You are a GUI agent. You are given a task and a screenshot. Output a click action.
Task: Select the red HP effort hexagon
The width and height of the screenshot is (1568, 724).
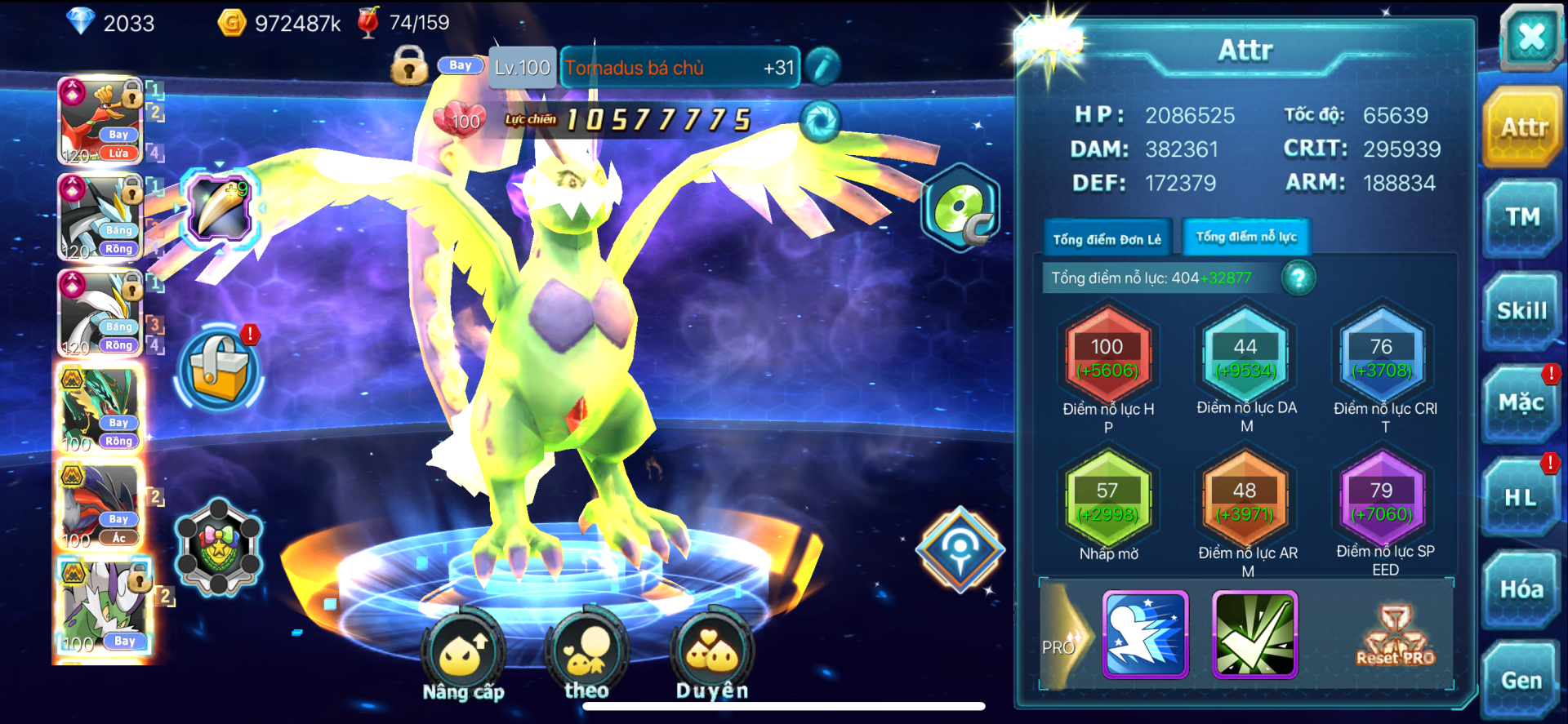(x=1107, y=358)
